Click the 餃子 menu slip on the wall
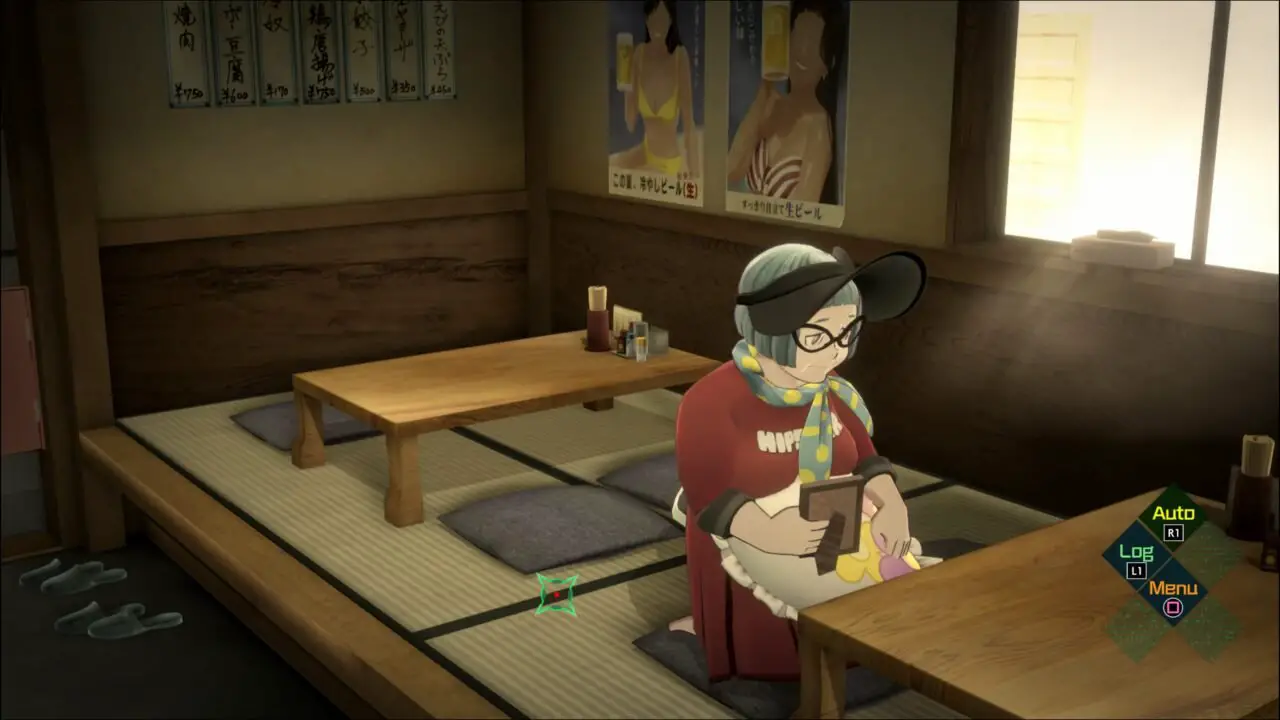Image resolution: width=1280 pixels, height=720 pixels. pyautogui.click(x=362, y=50)
